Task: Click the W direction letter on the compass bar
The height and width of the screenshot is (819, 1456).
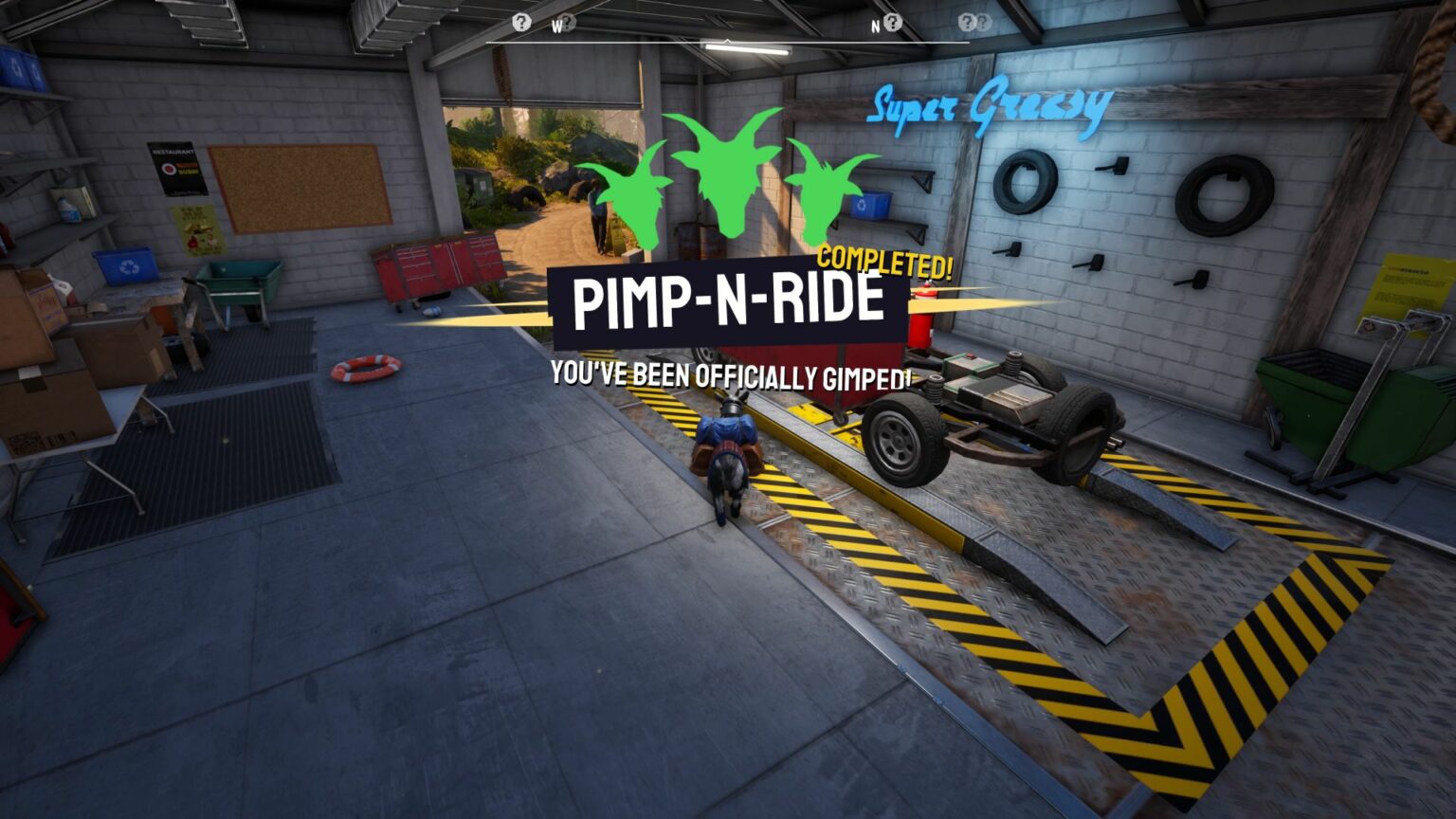Action: pyautogui.click(x=558, y=27)
